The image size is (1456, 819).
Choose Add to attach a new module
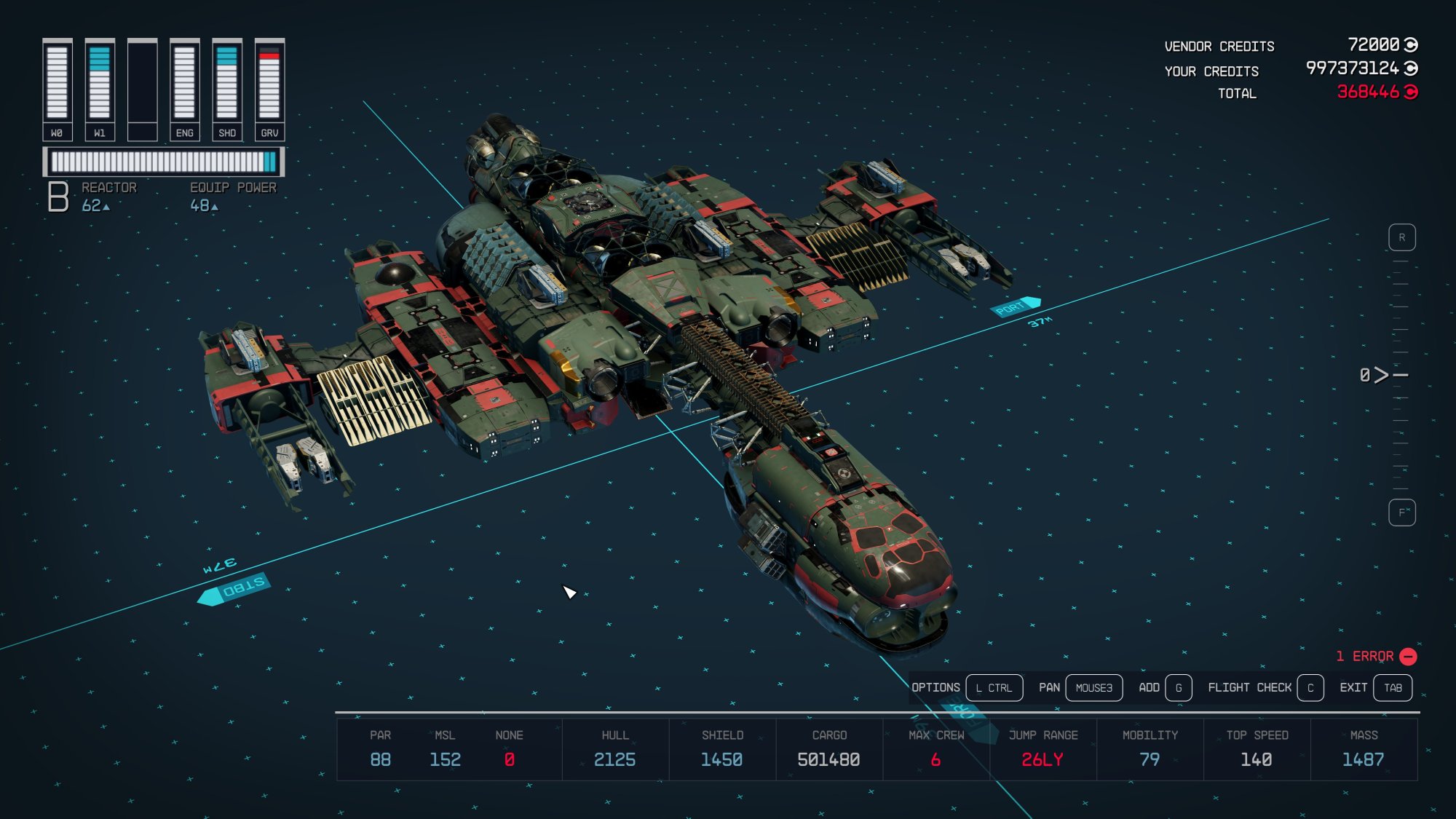click(x=1178, y=688)
